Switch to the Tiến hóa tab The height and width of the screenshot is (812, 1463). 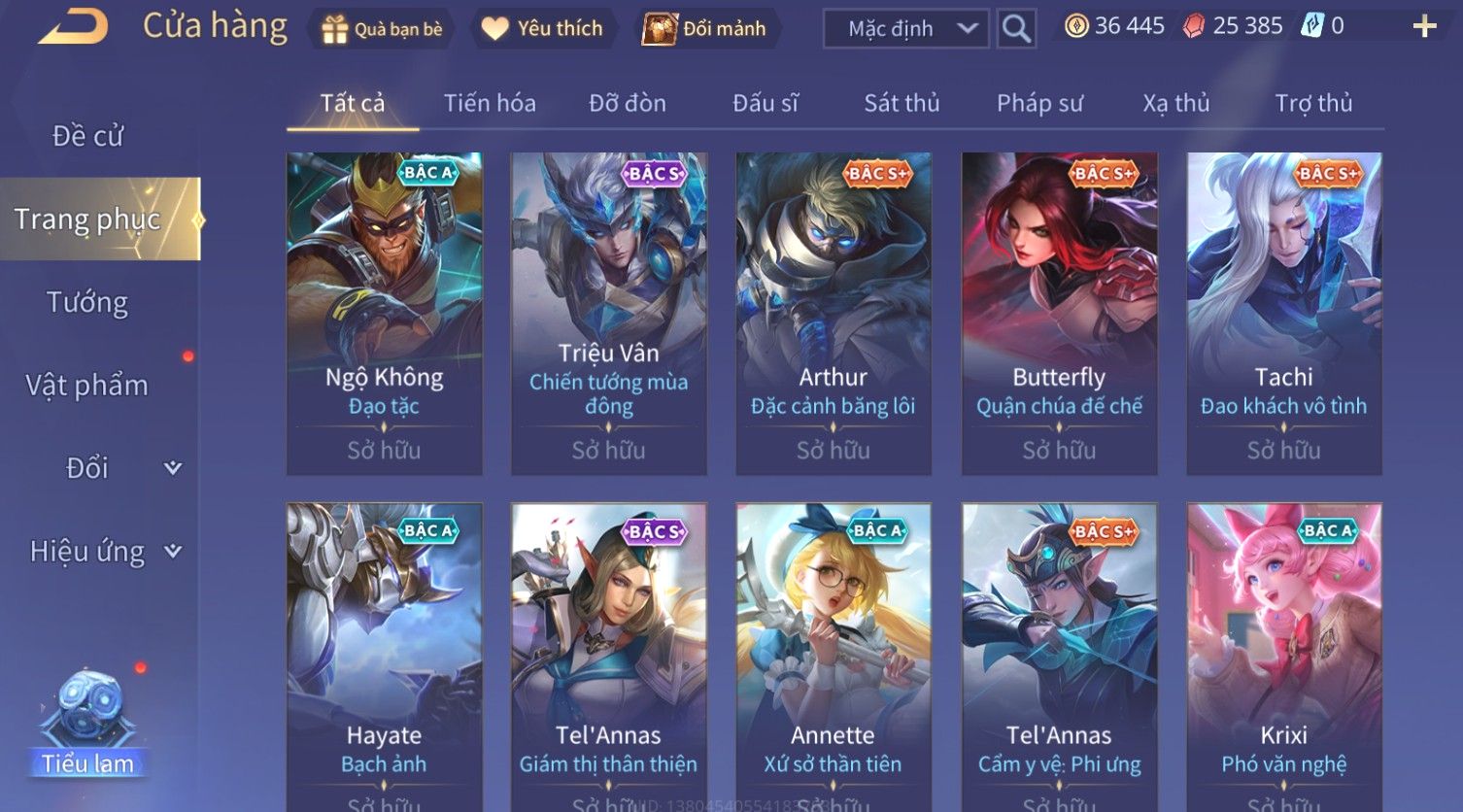click(490, 103)
